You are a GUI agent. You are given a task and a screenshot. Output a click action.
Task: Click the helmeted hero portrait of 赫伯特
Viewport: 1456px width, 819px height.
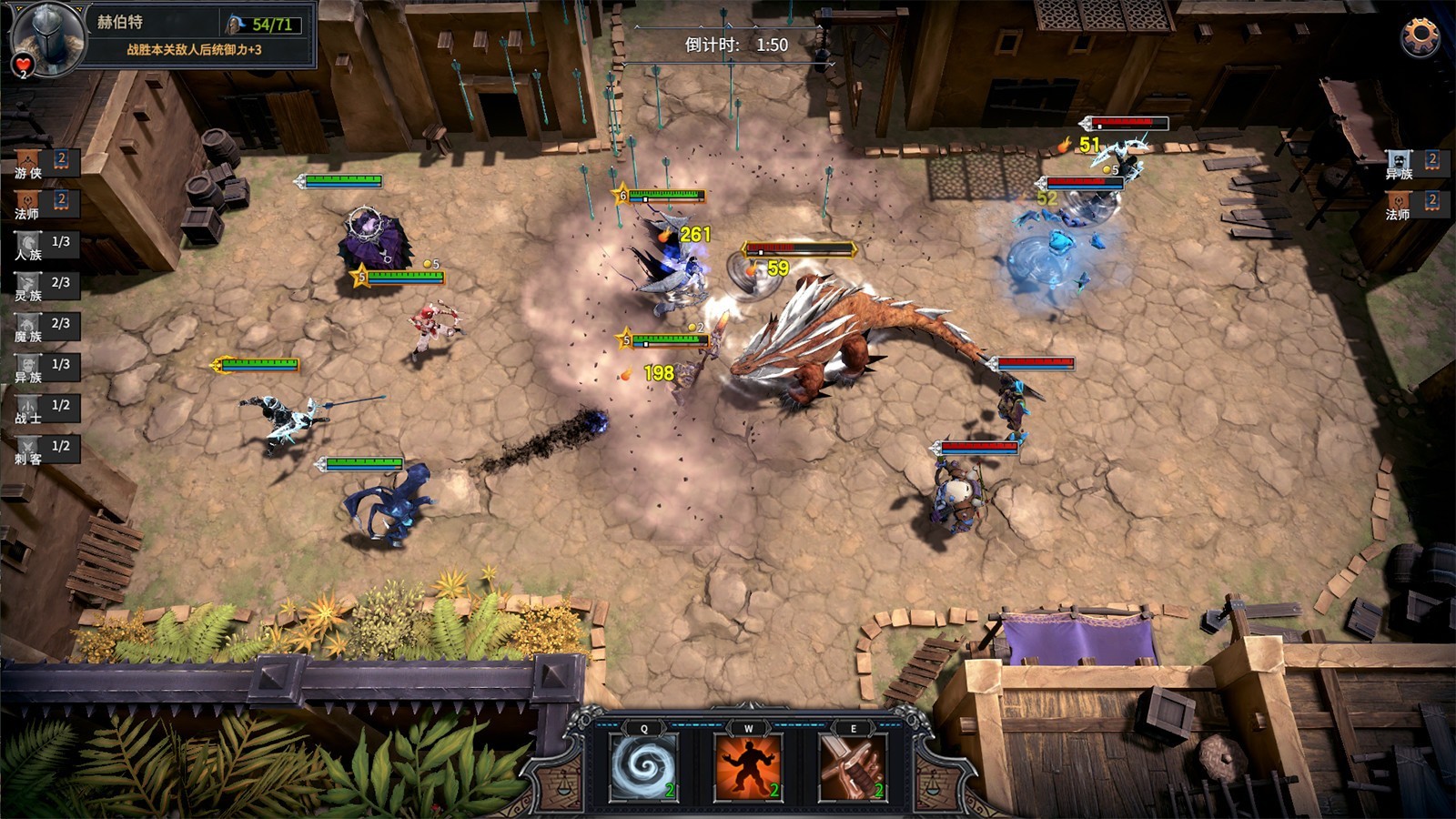[x=45, y=36]
